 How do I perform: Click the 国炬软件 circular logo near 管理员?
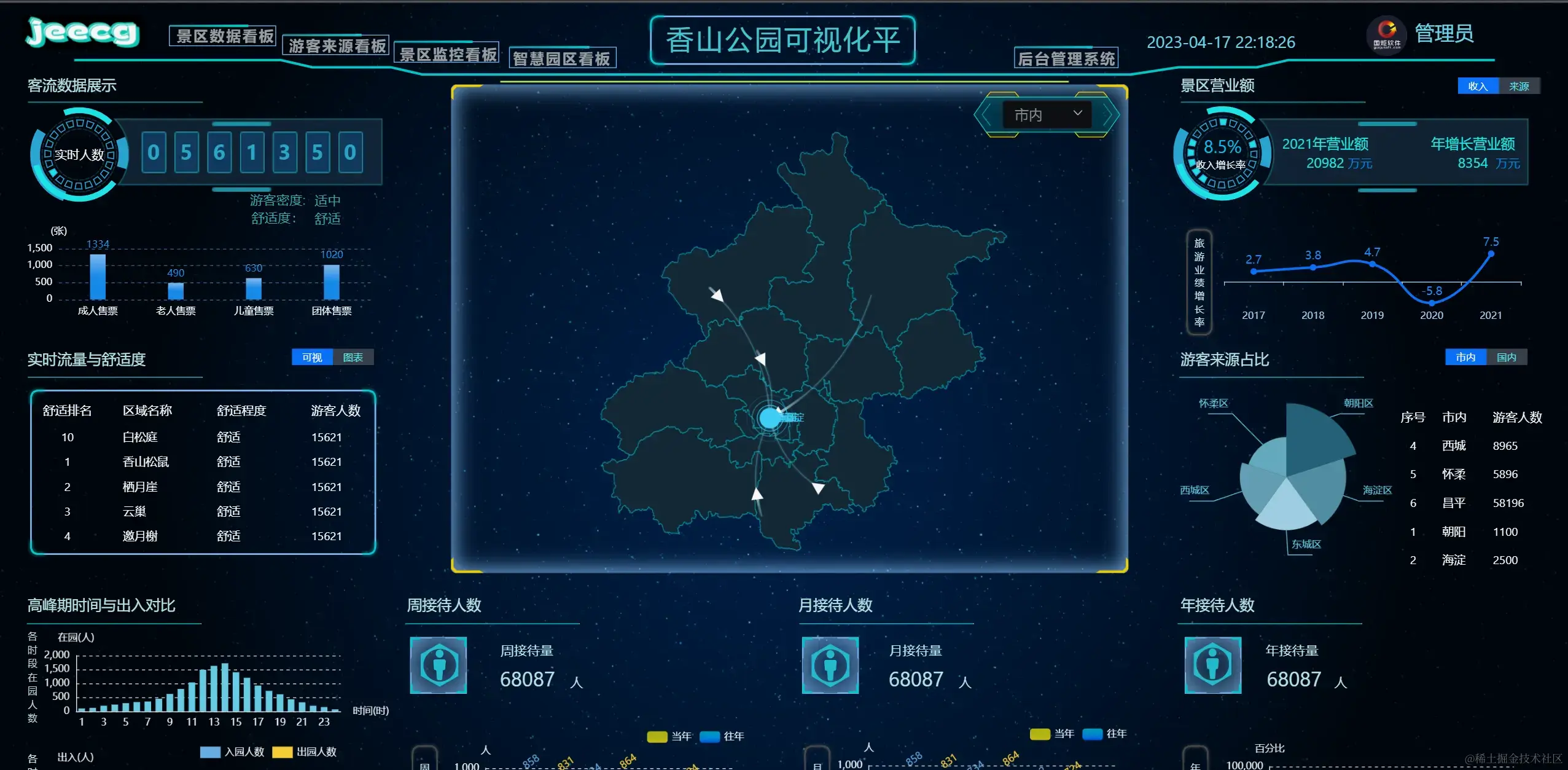[x=1386, y=35]
